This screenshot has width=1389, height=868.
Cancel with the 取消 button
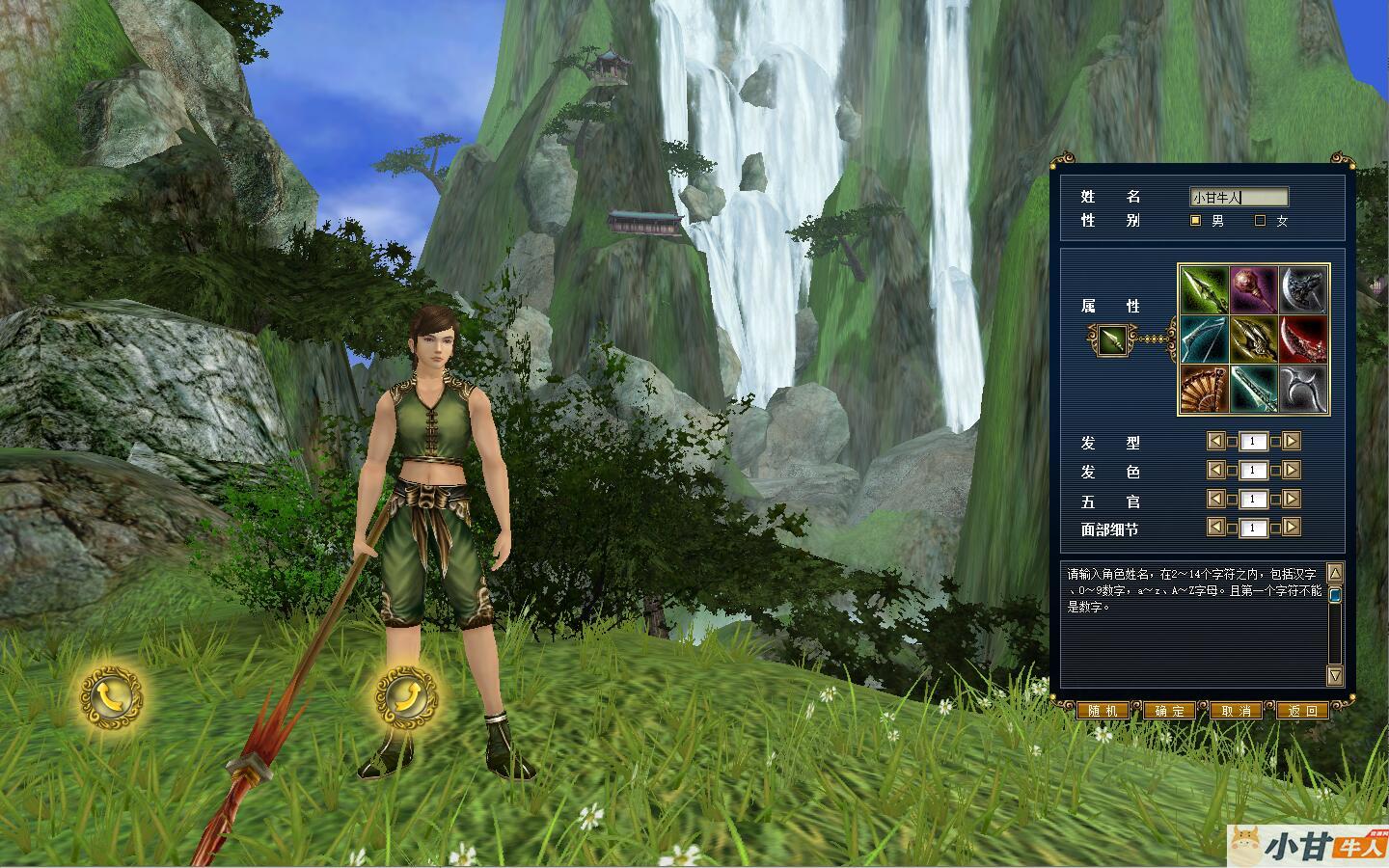point(1236,711)
